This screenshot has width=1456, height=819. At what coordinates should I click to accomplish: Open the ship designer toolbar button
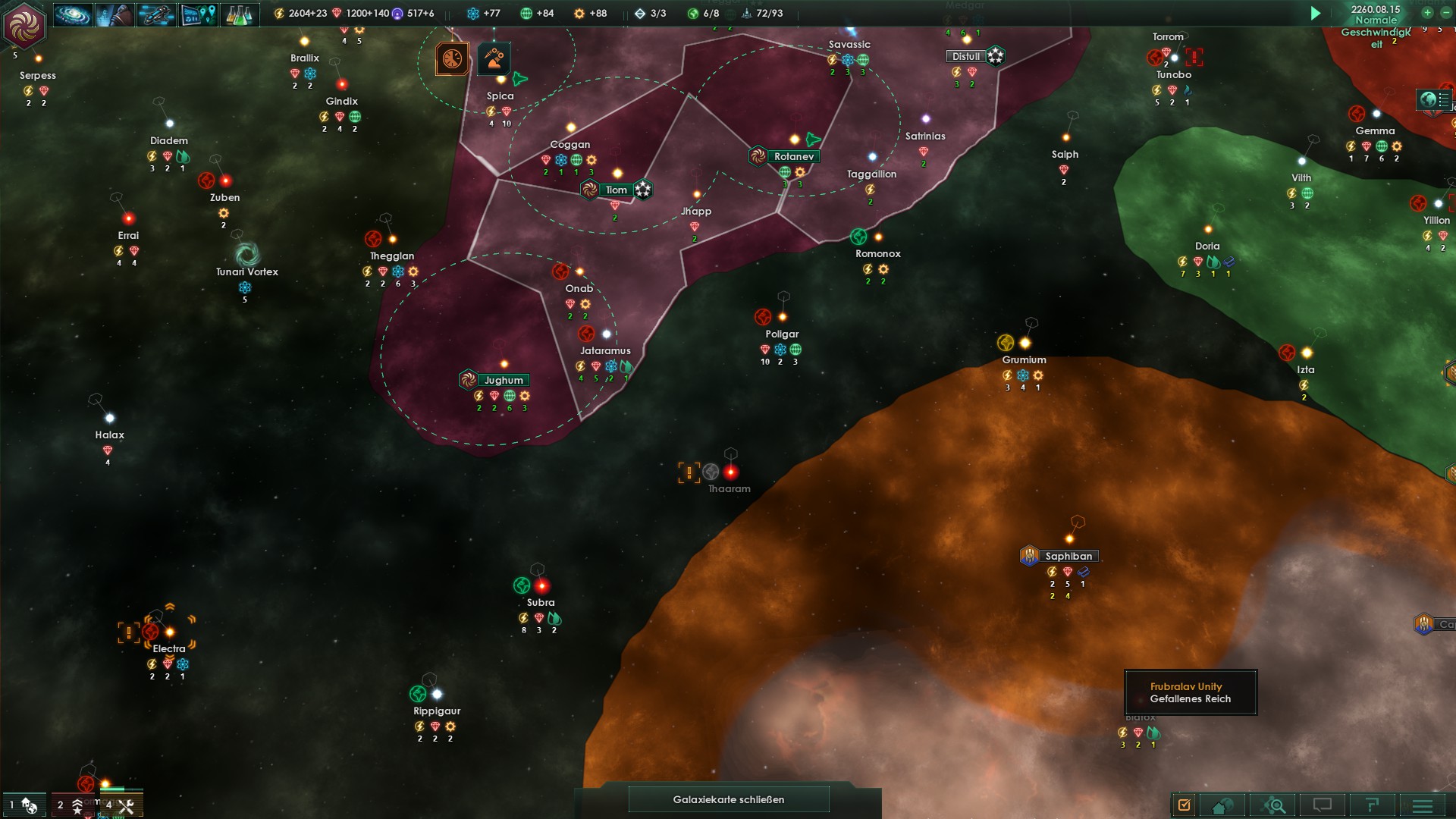pos(156,14)
